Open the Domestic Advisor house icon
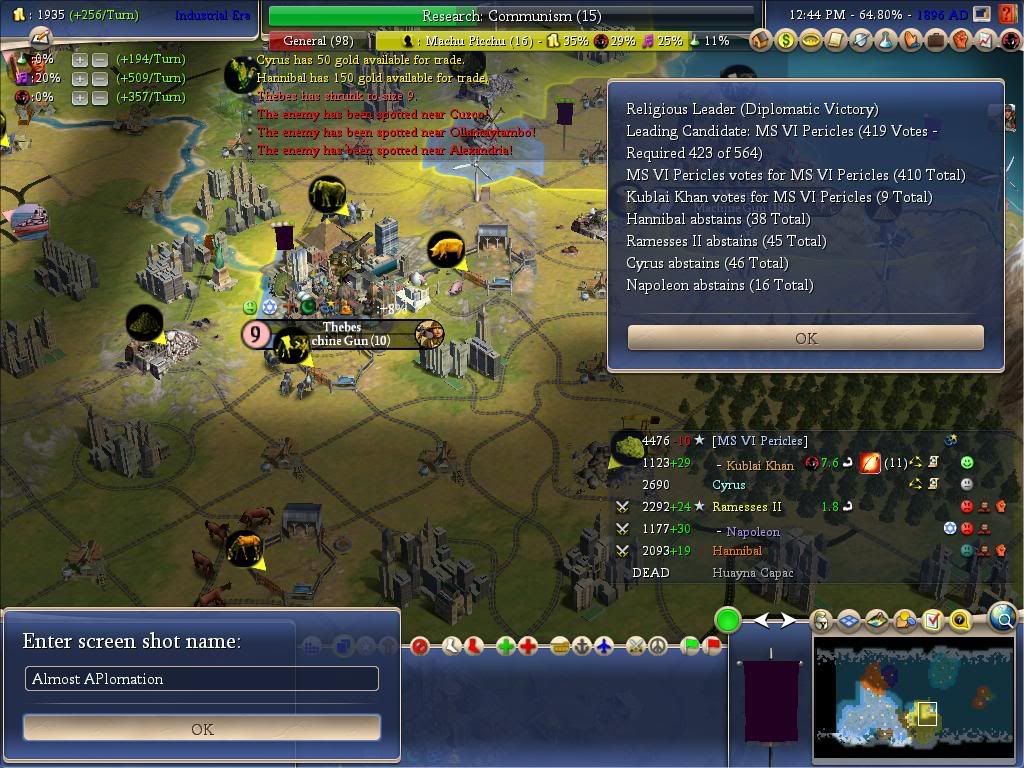The height and width of the screenshot is (768, 1024). point(762,41)
